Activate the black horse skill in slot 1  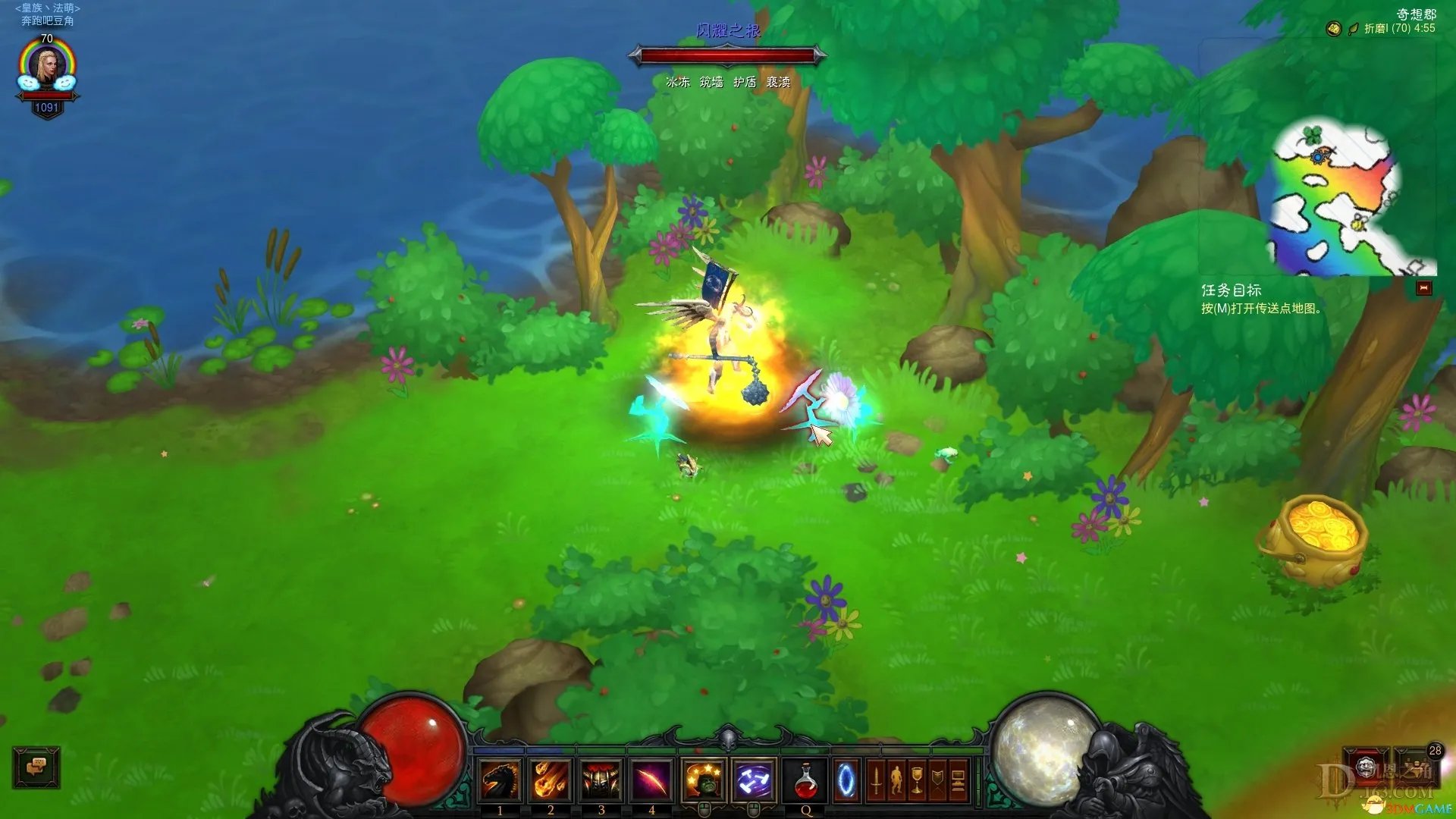[x=500, y=780]
